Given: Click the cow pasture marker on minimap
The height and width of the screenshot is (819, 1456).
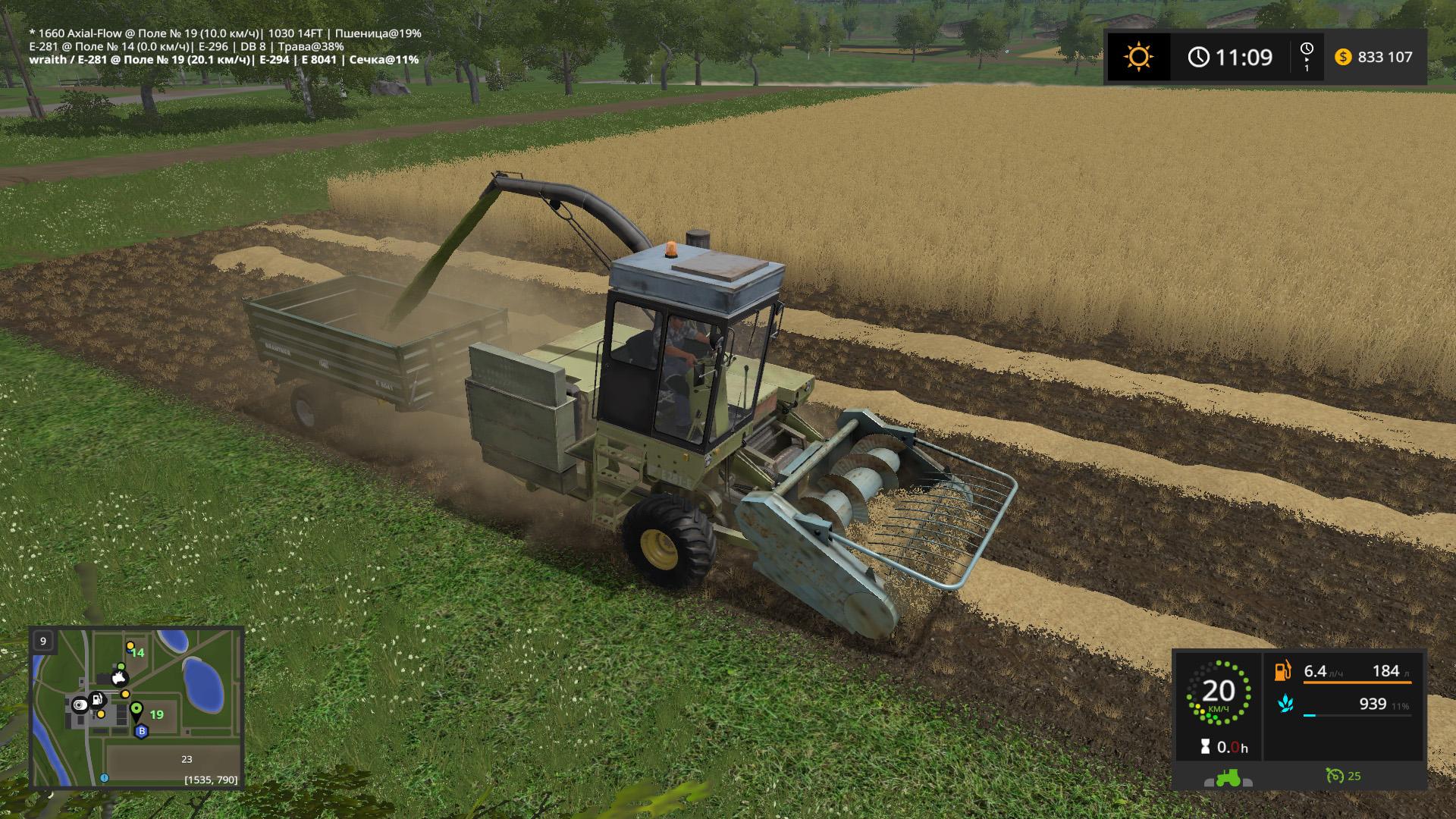Looking at the screenshot, I should (118, 679).
